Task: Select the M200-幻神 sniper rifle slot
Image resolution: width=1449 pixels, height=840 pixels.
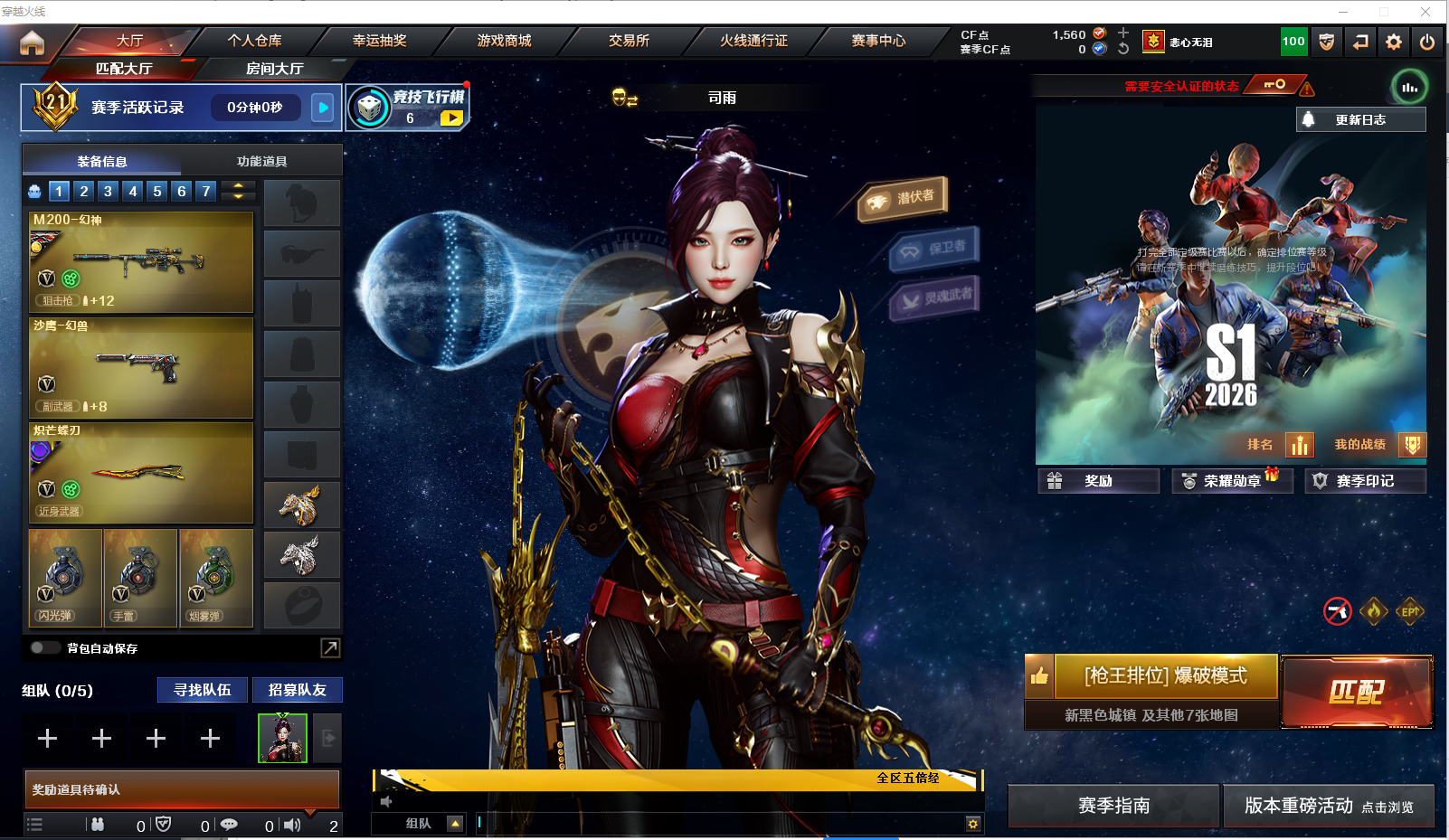Action: click(x=141, y=261)
